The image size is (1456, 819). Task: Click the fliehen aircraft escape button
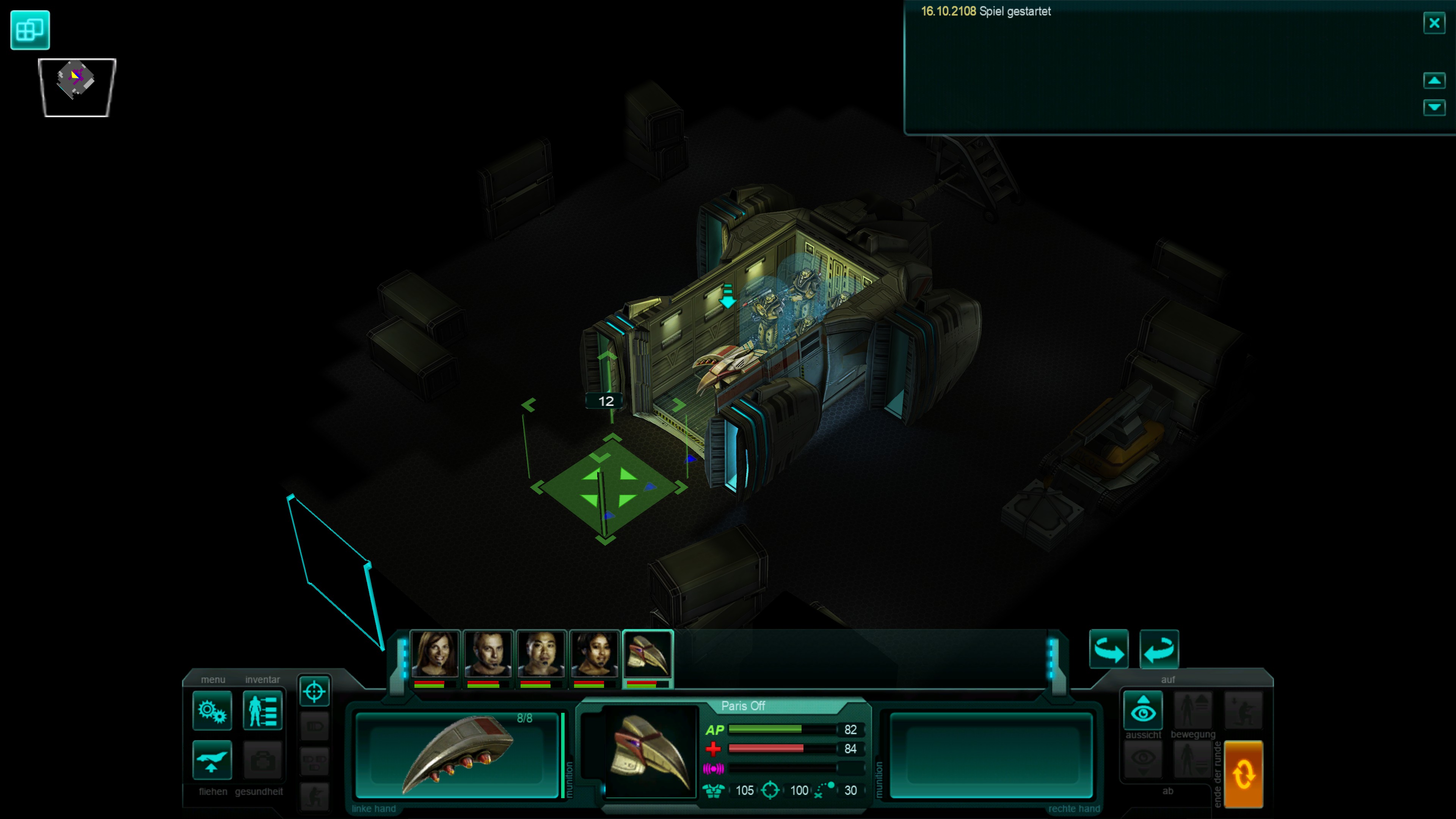tap(212, 759)
